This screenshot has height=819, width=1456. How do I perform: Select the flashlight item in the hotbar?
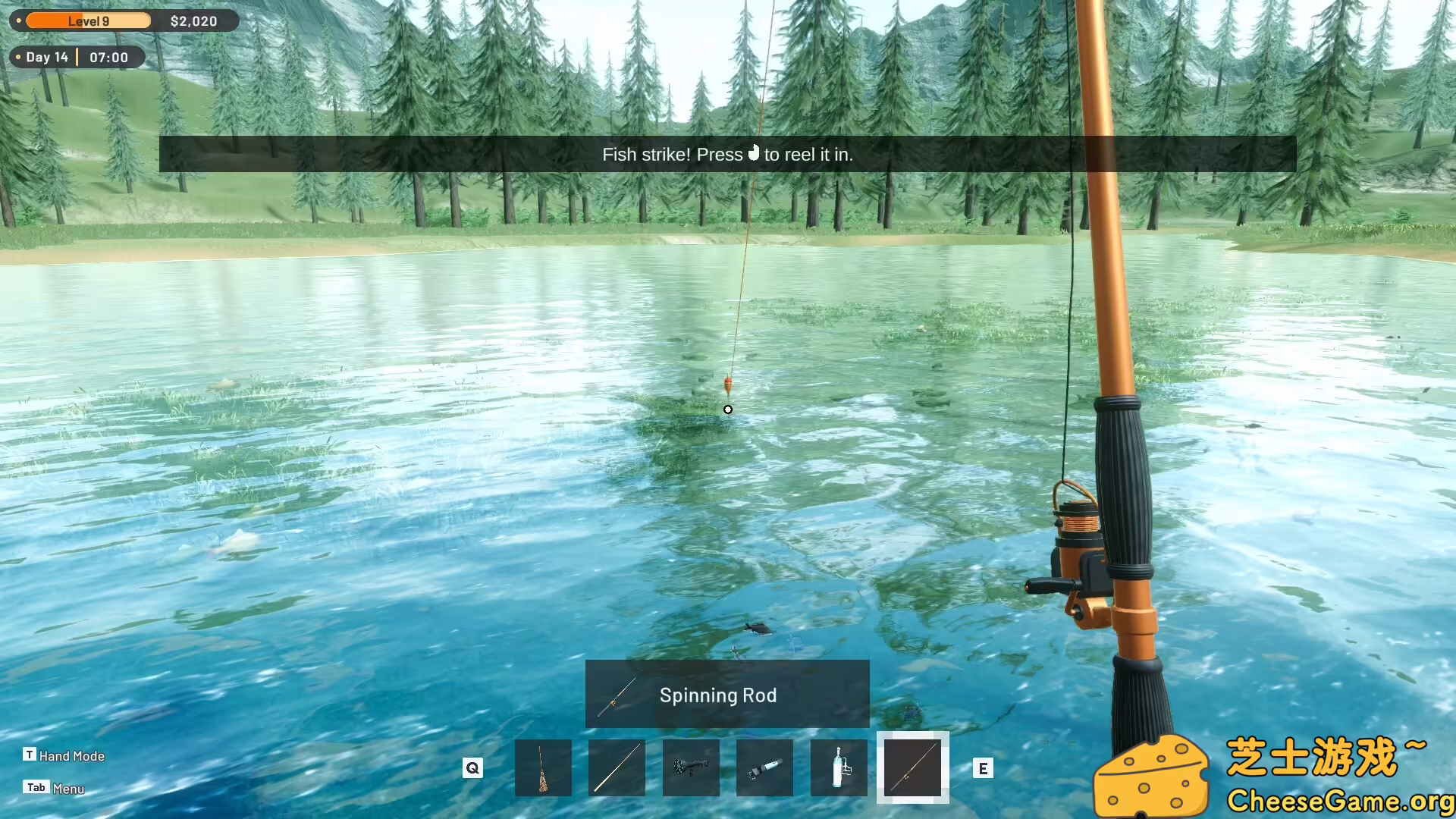[764, 767]
